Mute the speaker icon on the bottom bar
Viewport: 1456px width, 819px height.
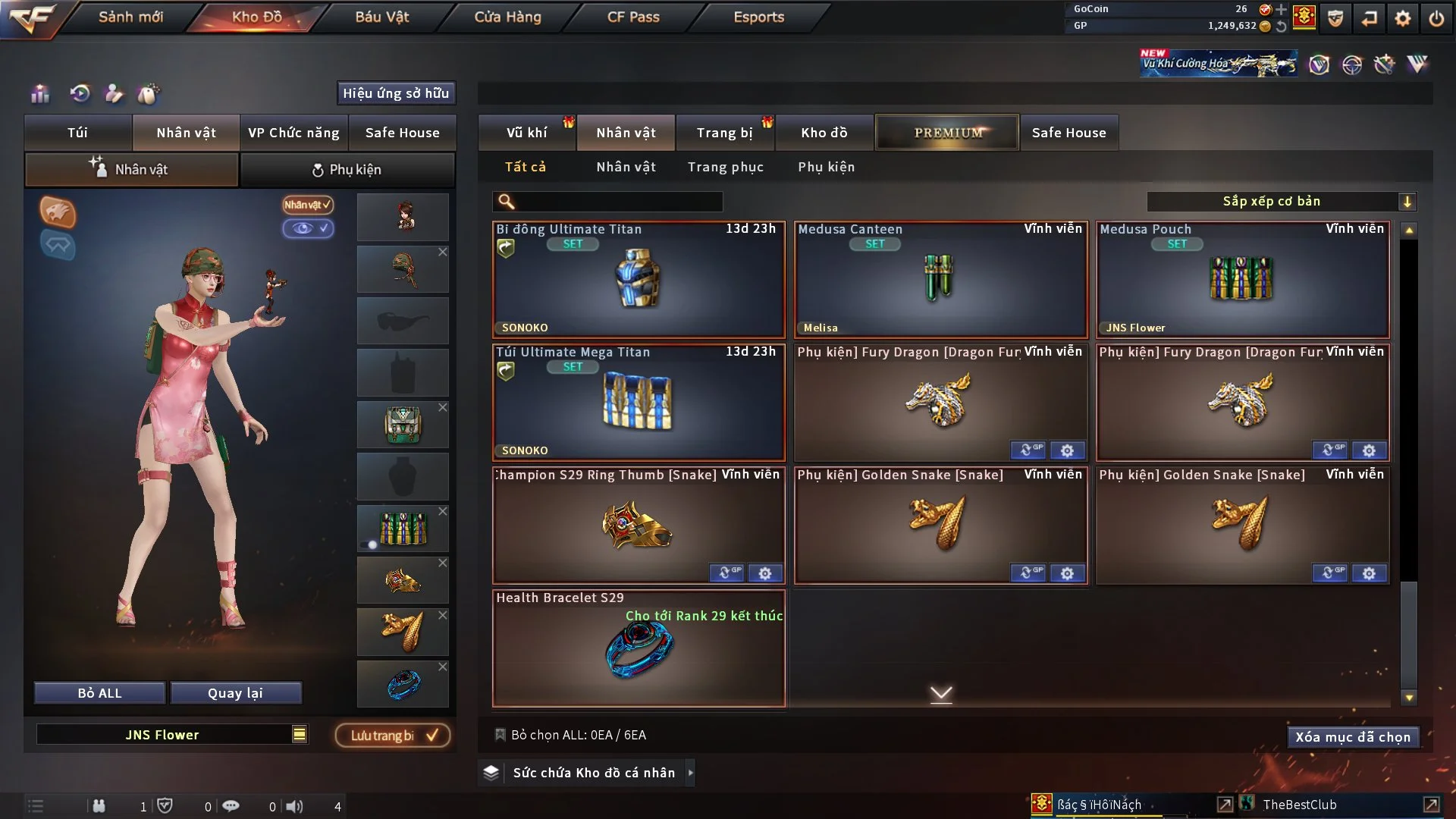point(295,806)
